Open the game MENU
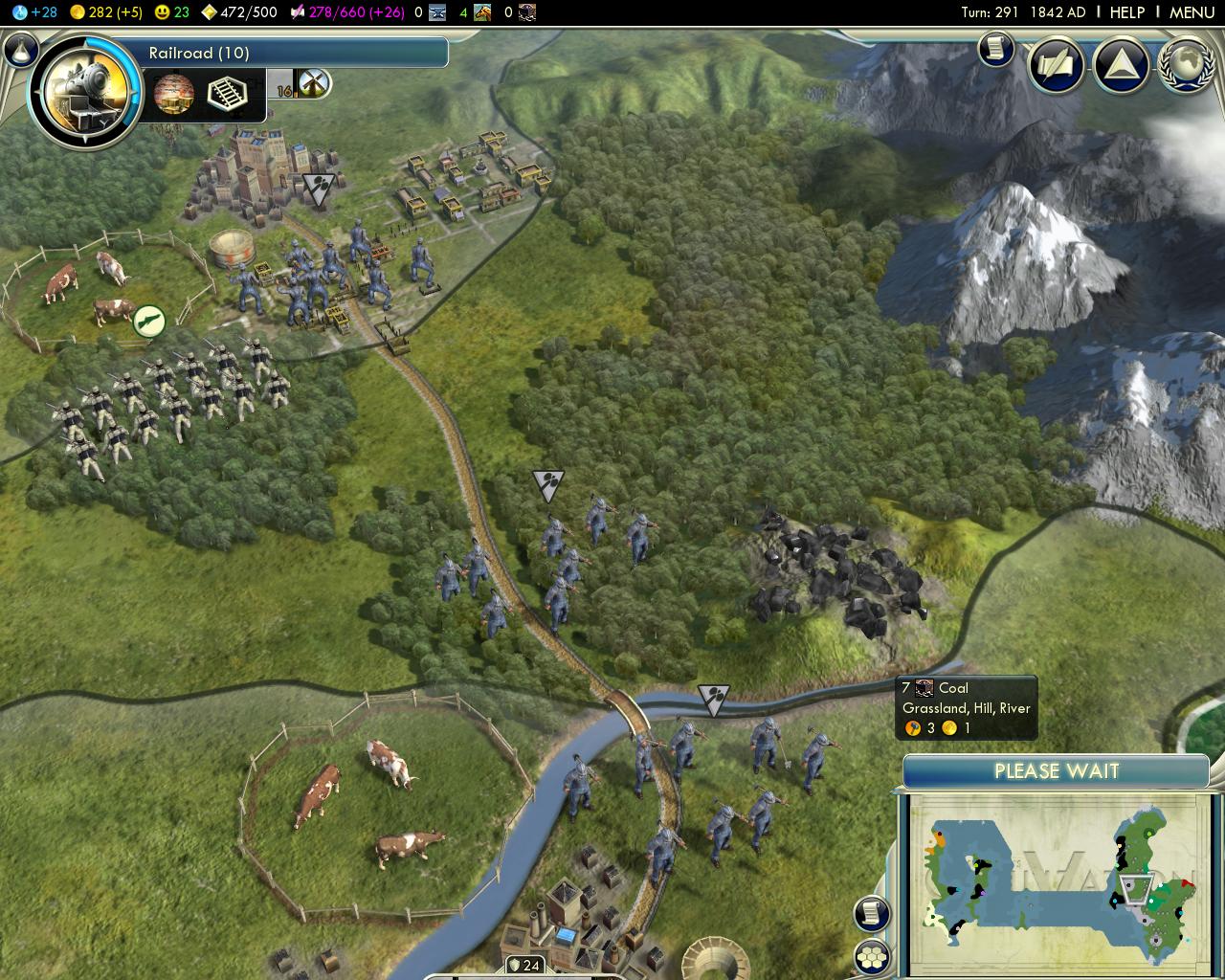The height and width of the screenshot is (980, 1225). 1192,12
